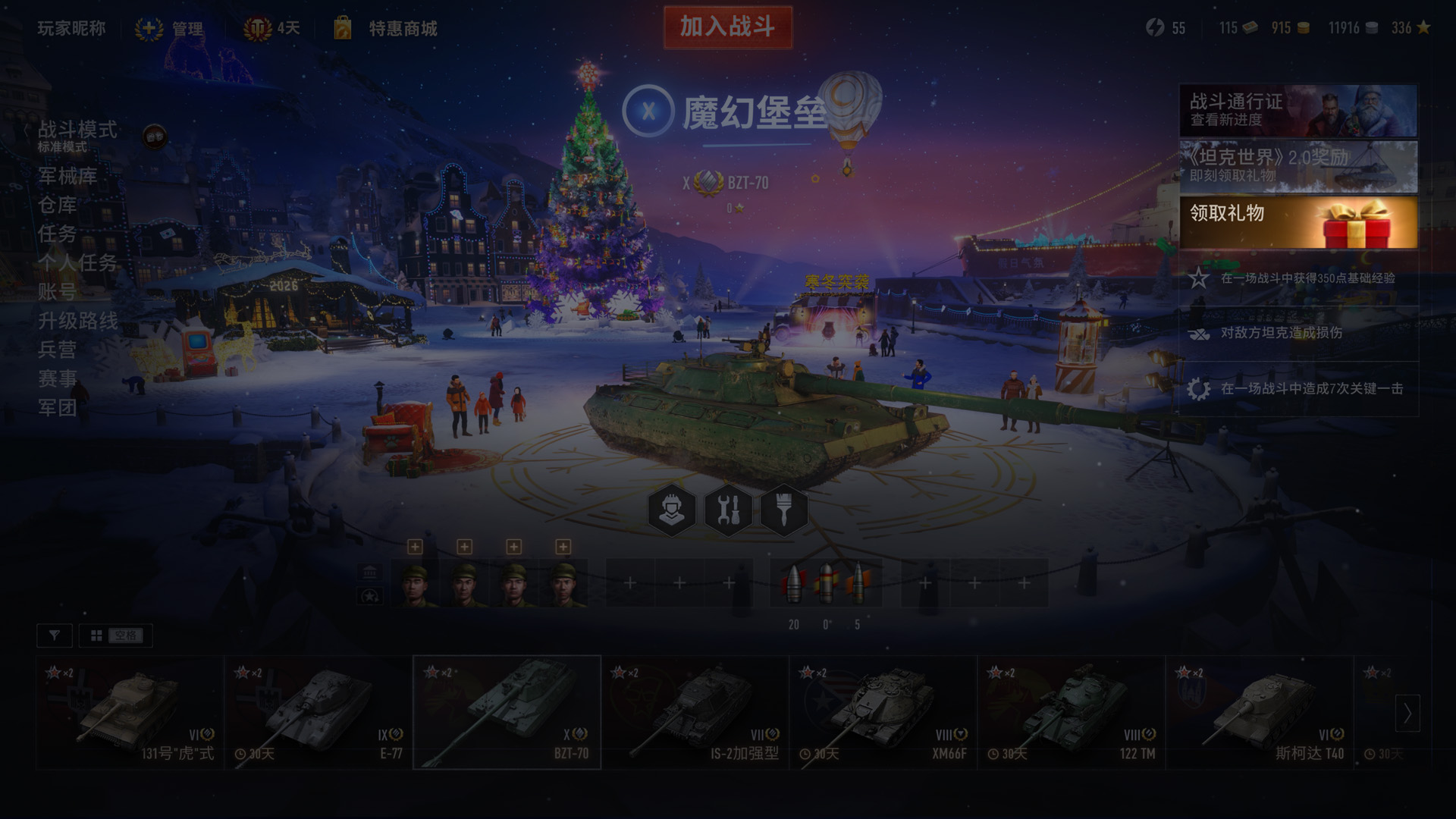This screenshot has height=819, width=1456.
Task: Open the 军械库 depot menu
Action: pos(67,176)
